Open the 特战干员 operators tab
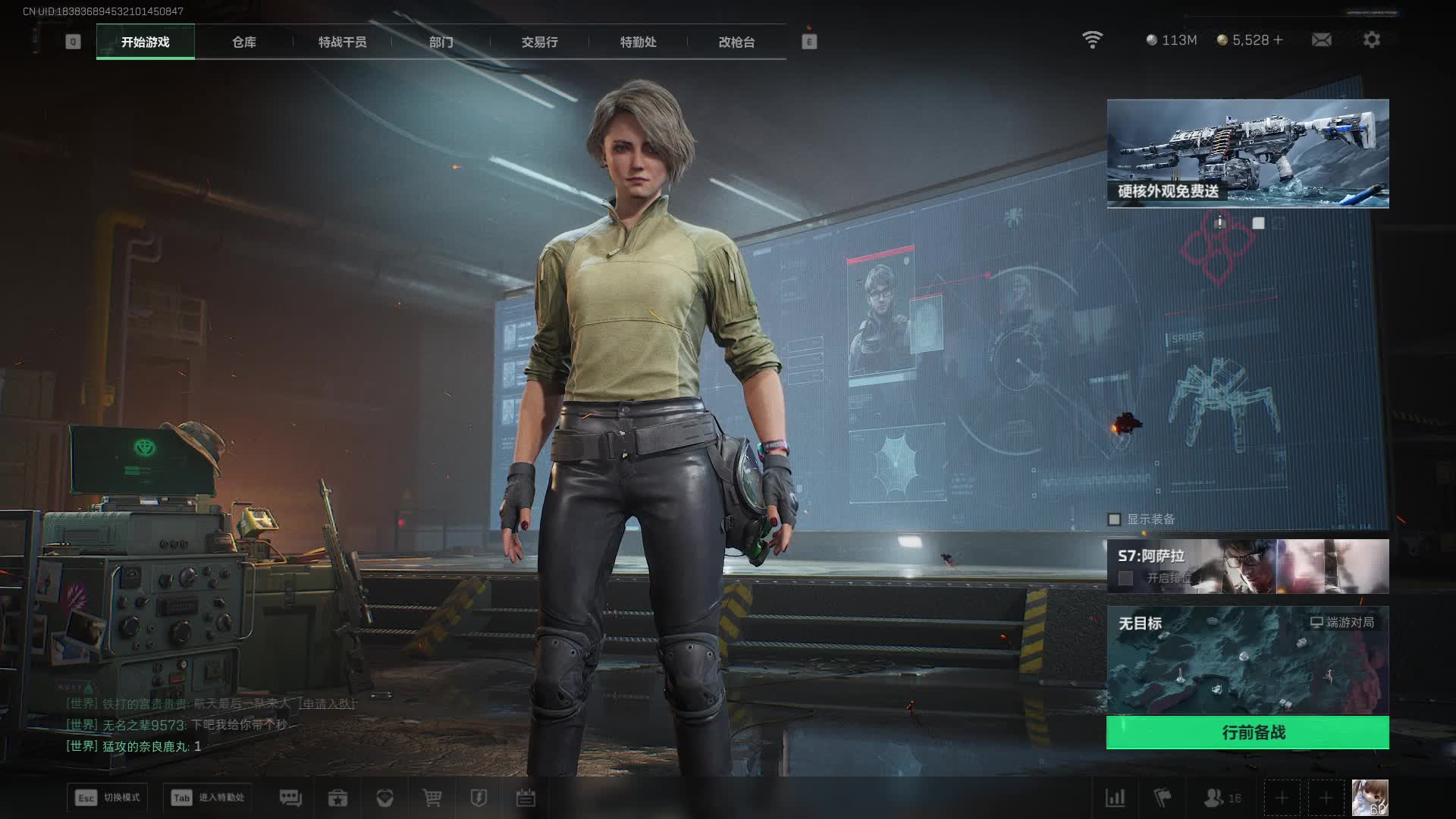This screenshot has height=819, width=1456. [342, 42]
